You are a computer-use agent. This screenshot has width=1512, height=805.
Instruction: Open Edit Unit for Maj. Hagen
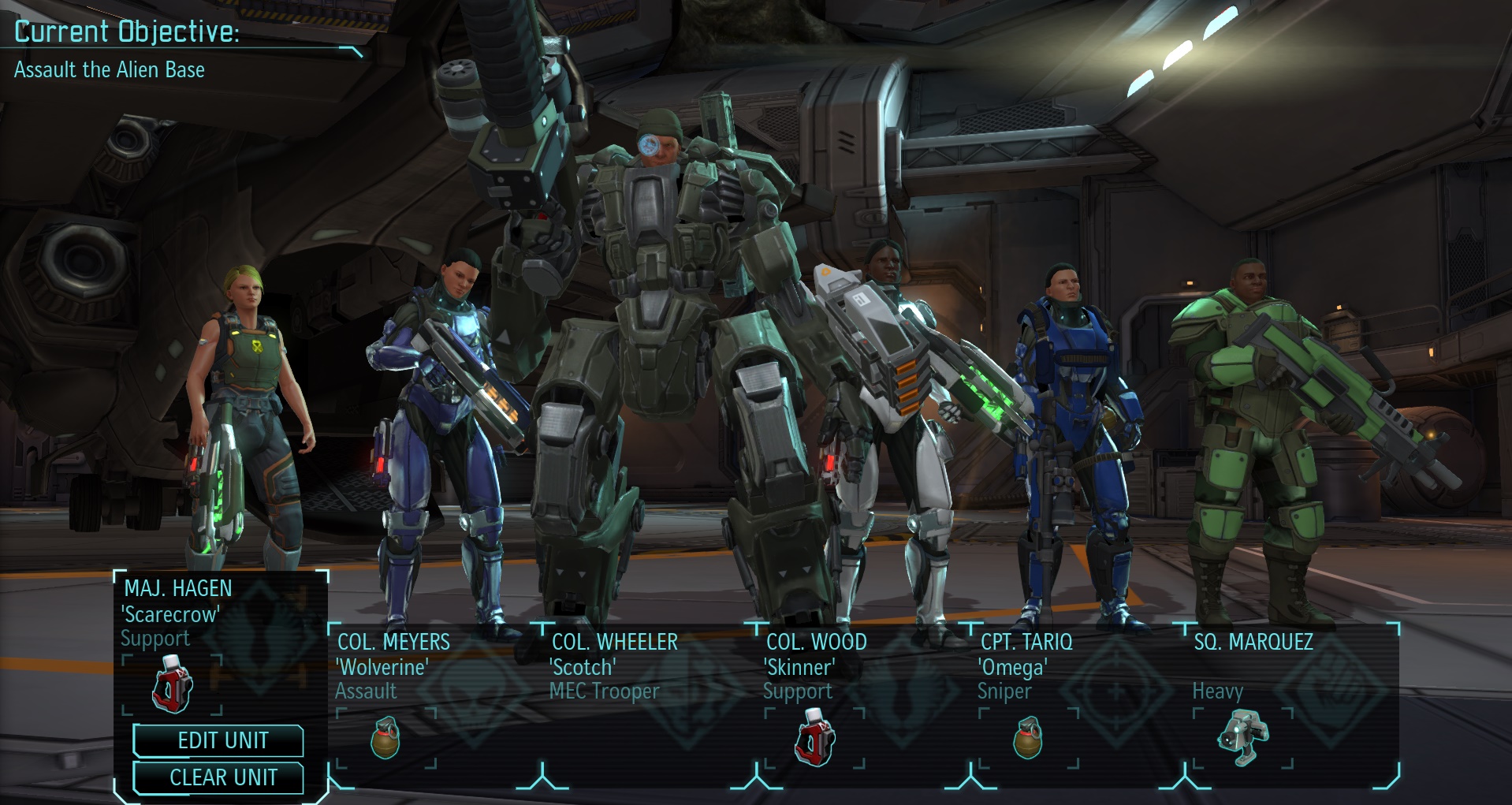pos(218,740)
